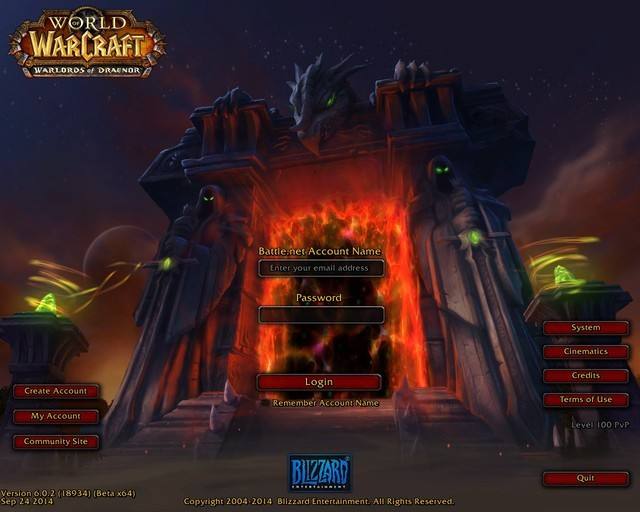Show the Cinematics list
This screenshot has width=640, height=512.
(x=586, y=352)
